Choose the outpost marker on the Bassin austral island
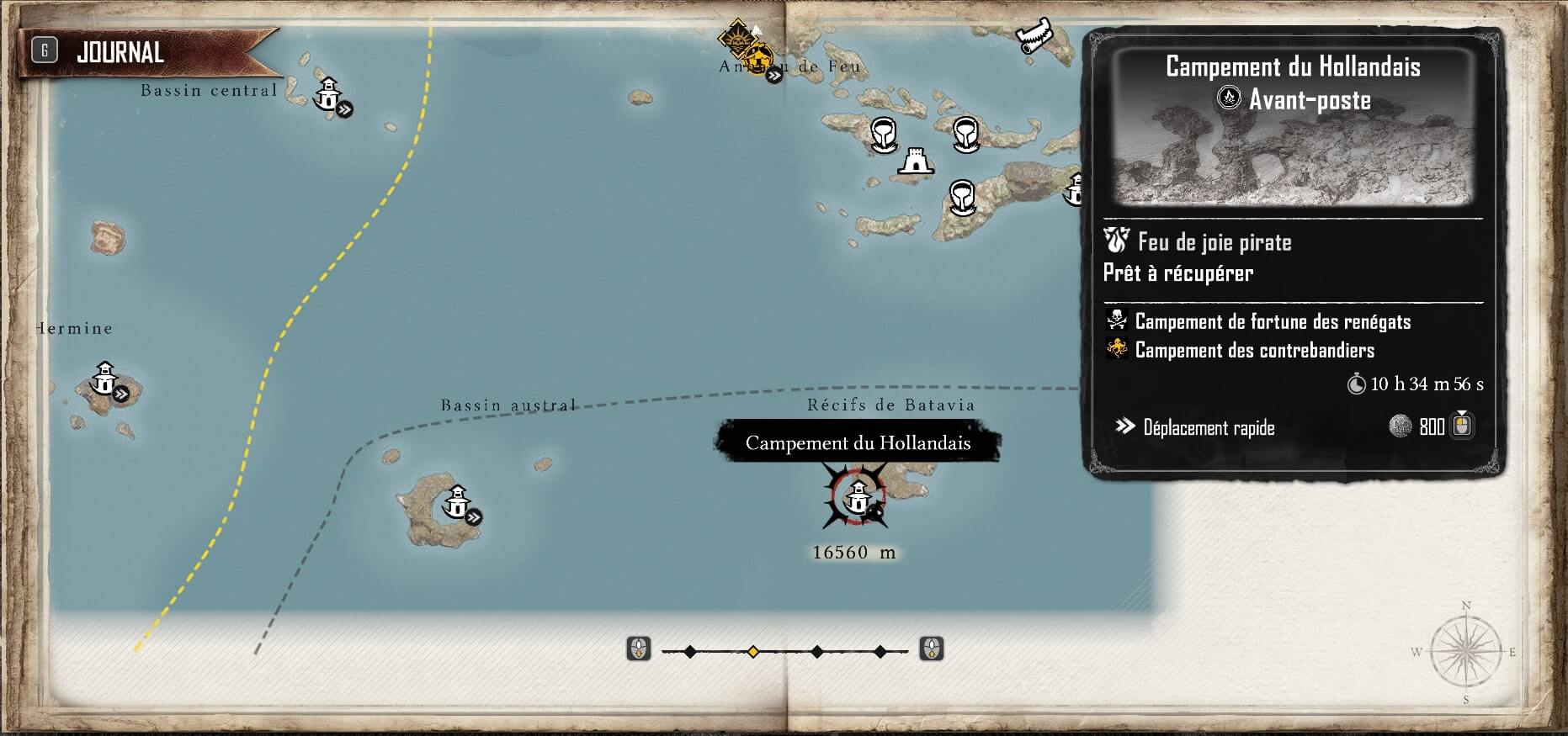This screenshot has height=736, width=1568. [x=457, y=501]
